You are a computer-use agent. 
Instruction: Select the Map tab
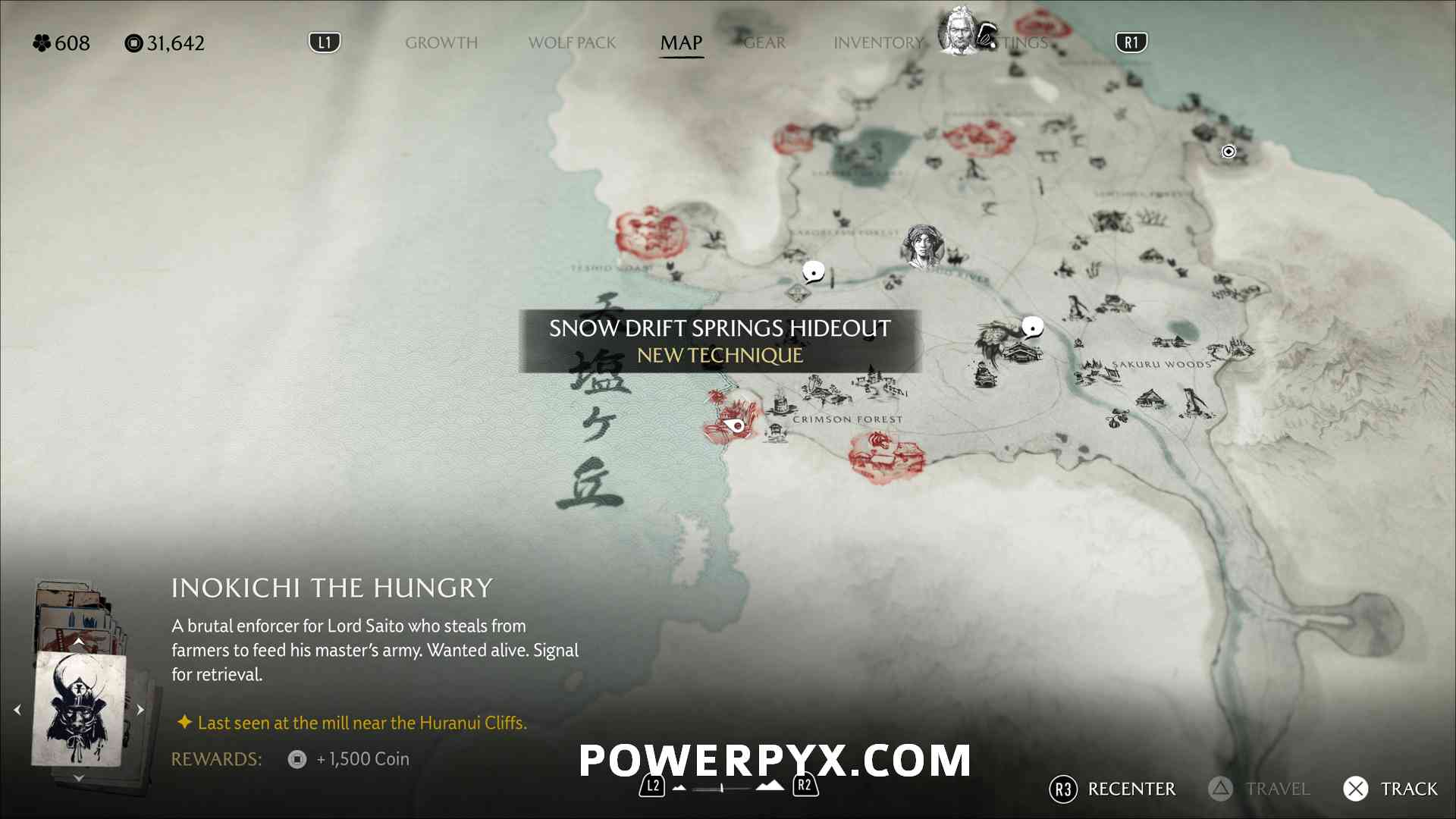click(681, 43)
